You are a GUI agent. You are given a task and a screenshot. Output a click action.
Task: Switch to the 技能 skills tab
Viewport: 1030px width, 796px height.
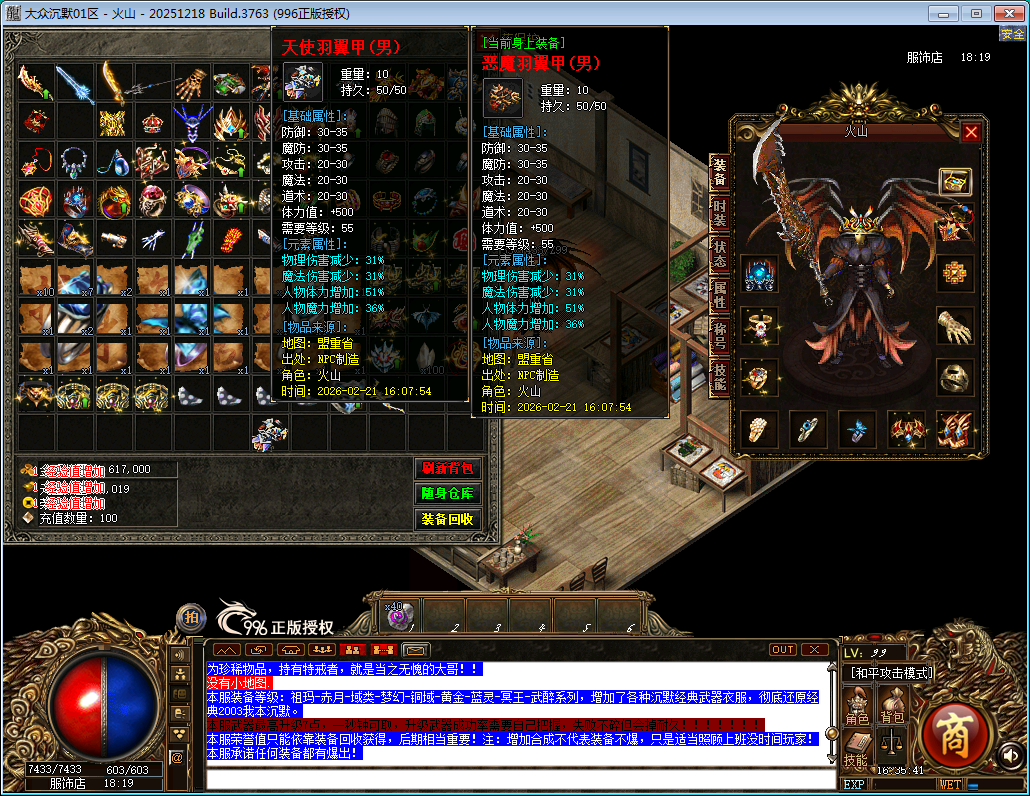(719, 376)
